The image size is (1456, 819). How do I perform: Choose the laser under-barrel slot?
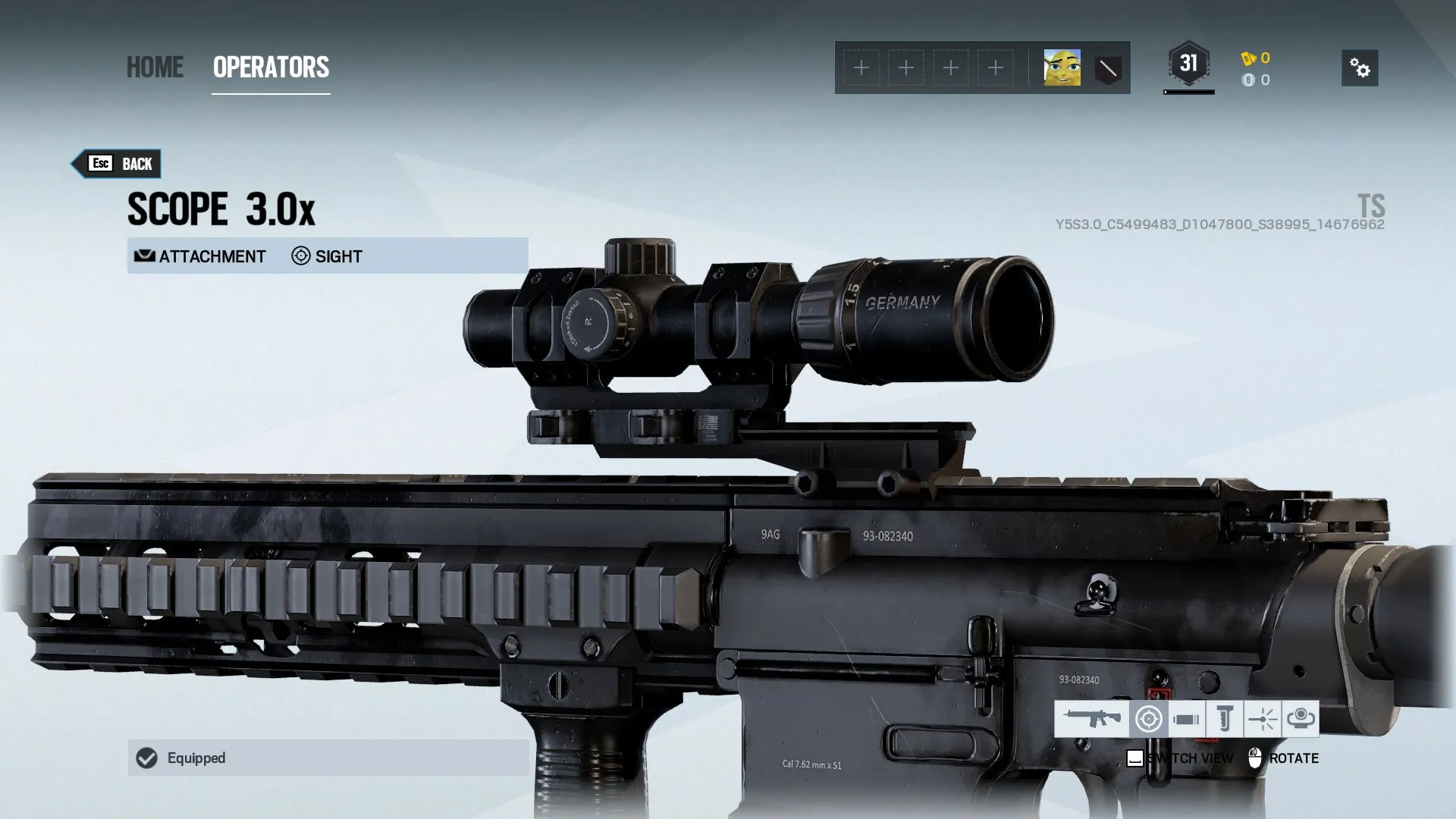(1263, 718)
